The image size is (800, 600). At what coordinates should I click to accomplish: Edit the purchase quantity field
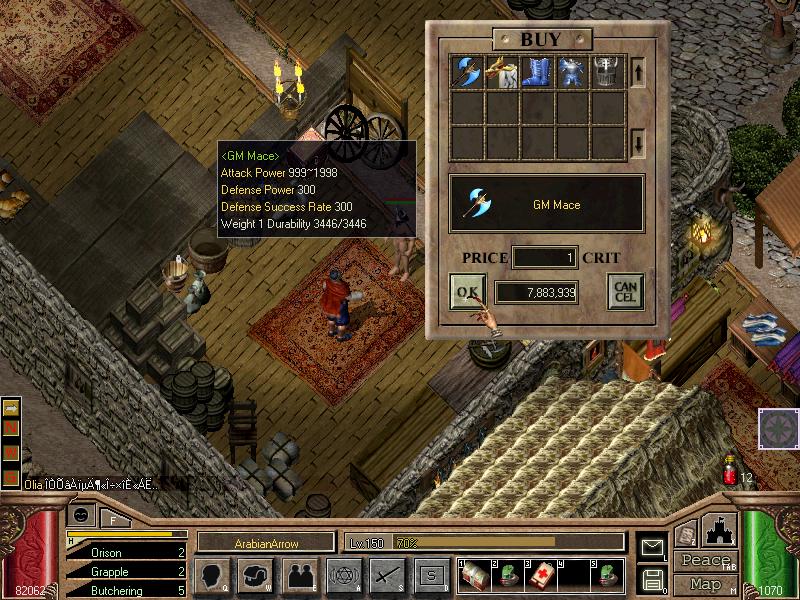544,258
